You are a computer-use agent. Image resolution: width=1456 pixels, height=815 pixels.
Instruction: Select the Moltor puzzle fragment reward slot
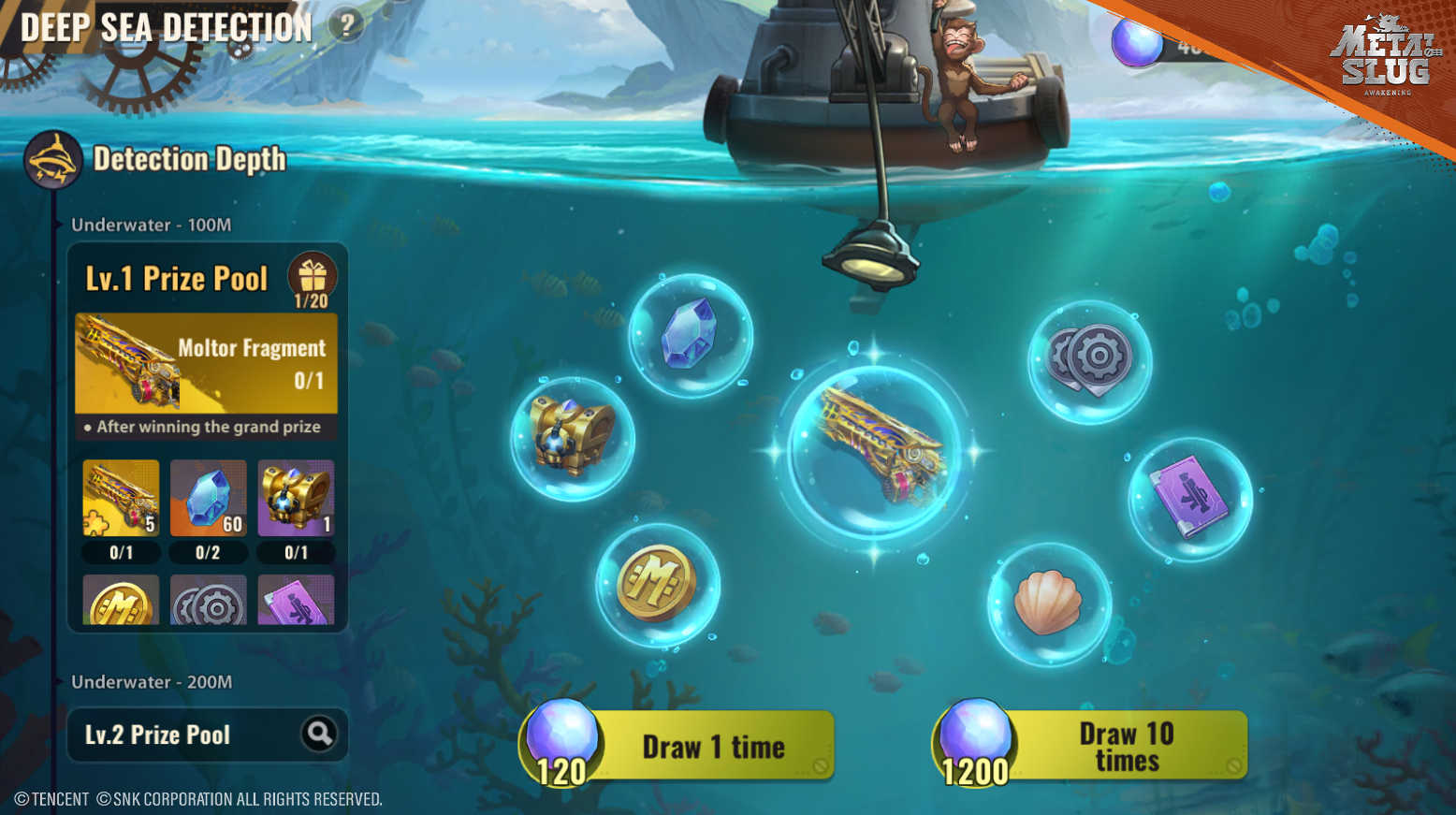click(x=121, y=498)
